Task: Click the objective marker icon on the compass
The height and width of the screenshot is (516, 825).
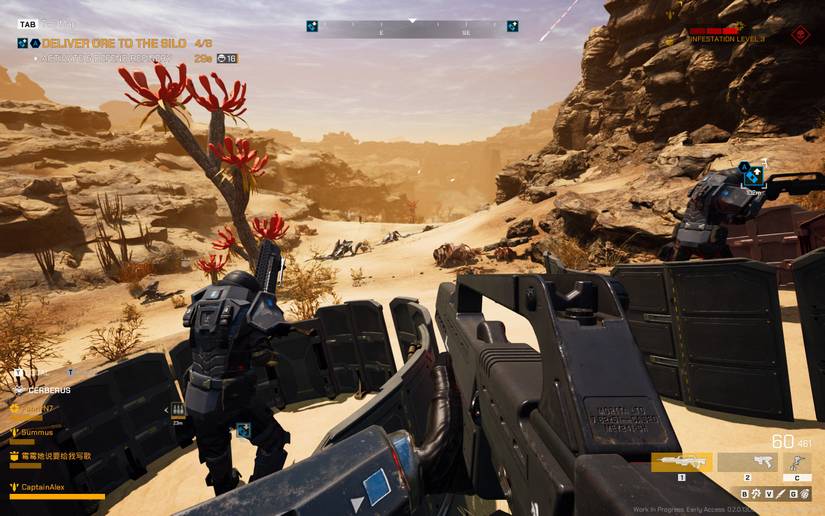Action: point(312,27)
